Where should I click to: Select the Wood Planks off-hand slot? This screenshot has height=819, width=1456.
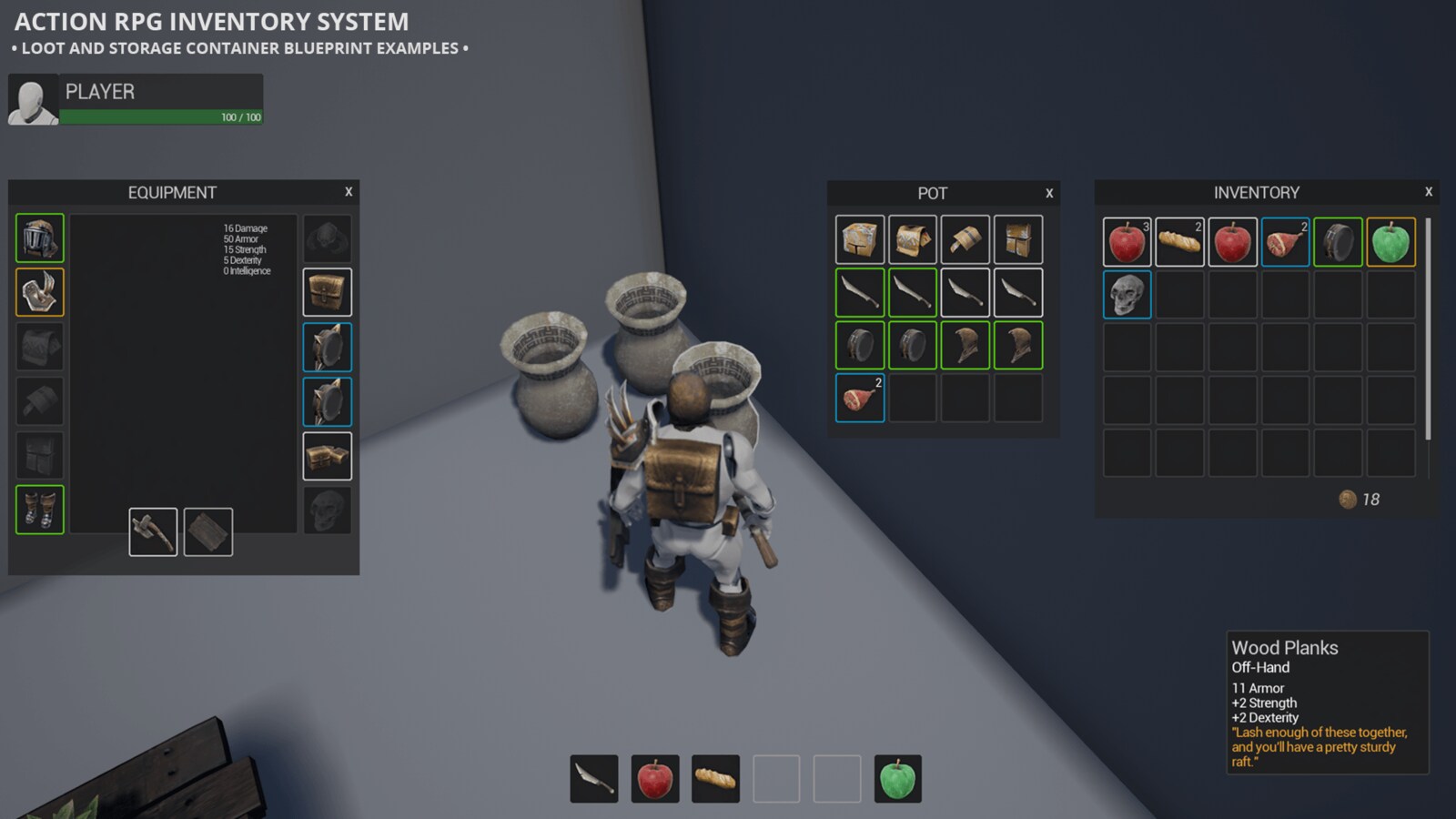pos(208,532)
